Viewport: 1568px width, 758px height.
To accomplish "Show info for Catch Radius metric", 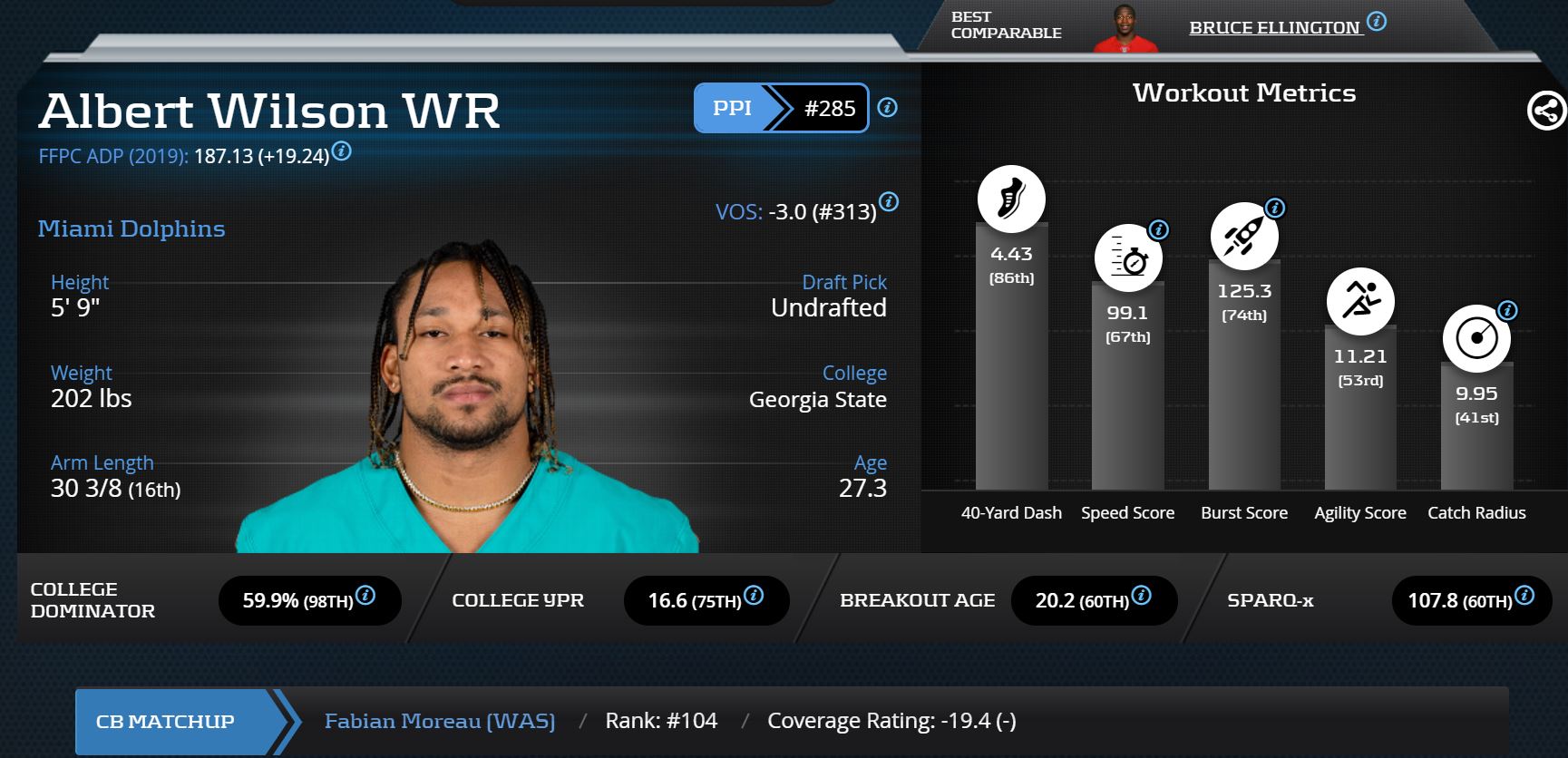I will tap(1507, 311).
